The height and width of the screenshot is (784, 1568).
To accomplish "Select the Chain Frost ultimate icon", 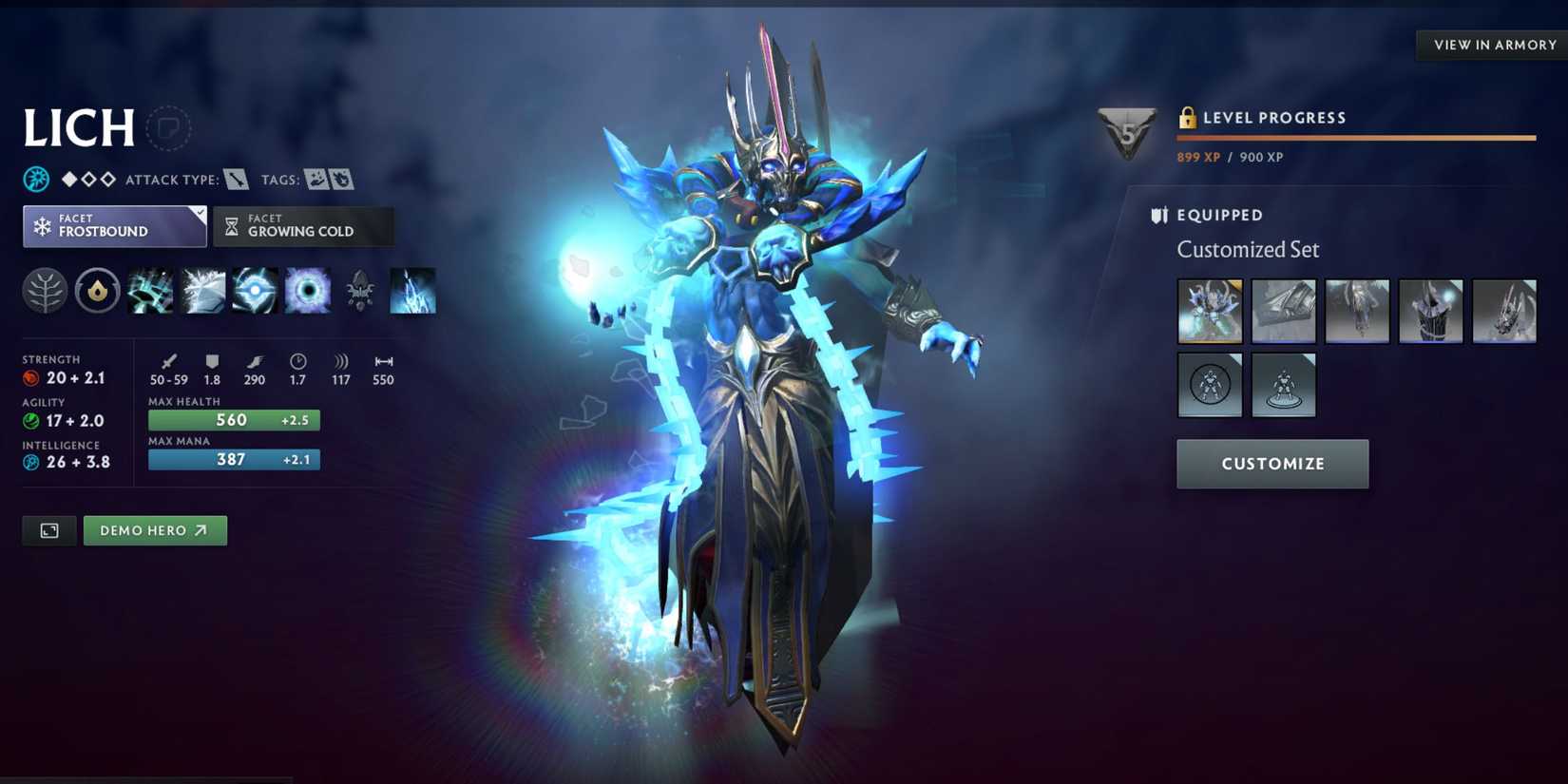I will (x=305, y=291).
